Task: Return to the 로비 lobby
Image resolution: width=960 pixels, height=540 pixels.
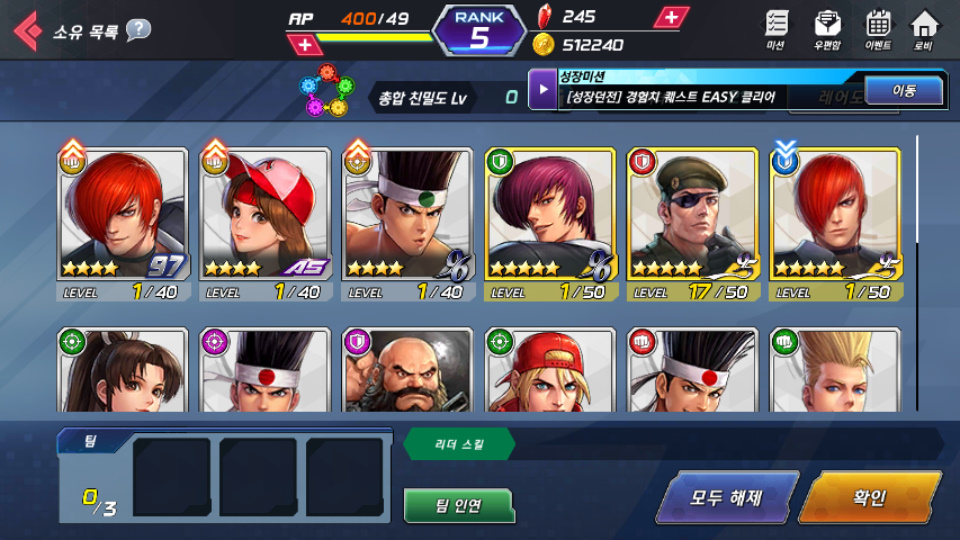Action: point(924,29)
